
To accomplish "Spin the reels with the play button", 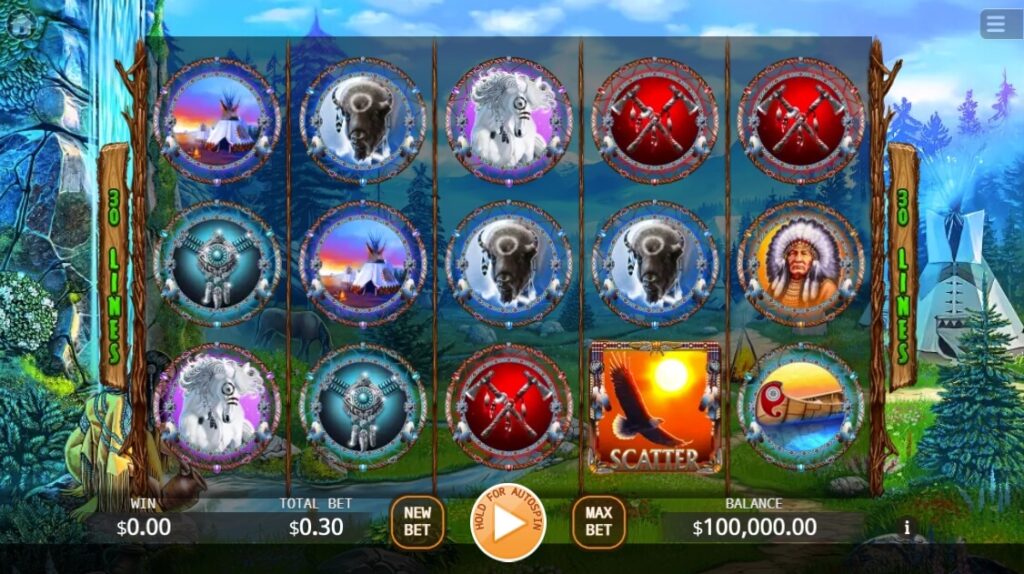I will (x=509, y=521).
